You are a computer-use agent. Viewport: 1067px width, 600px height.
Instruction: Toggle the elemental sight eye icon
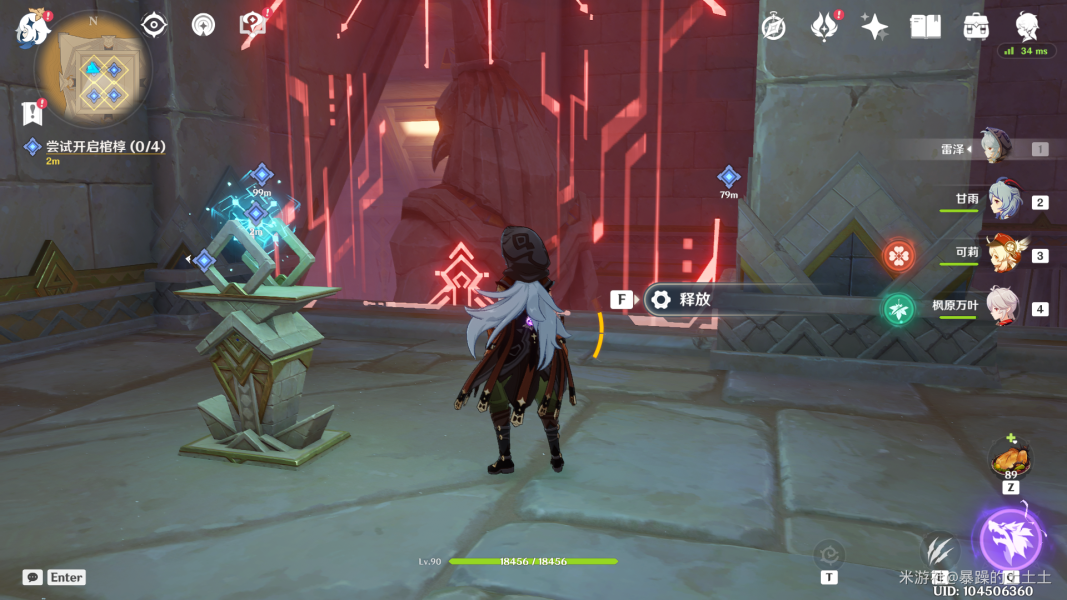(x=154, y=25)
